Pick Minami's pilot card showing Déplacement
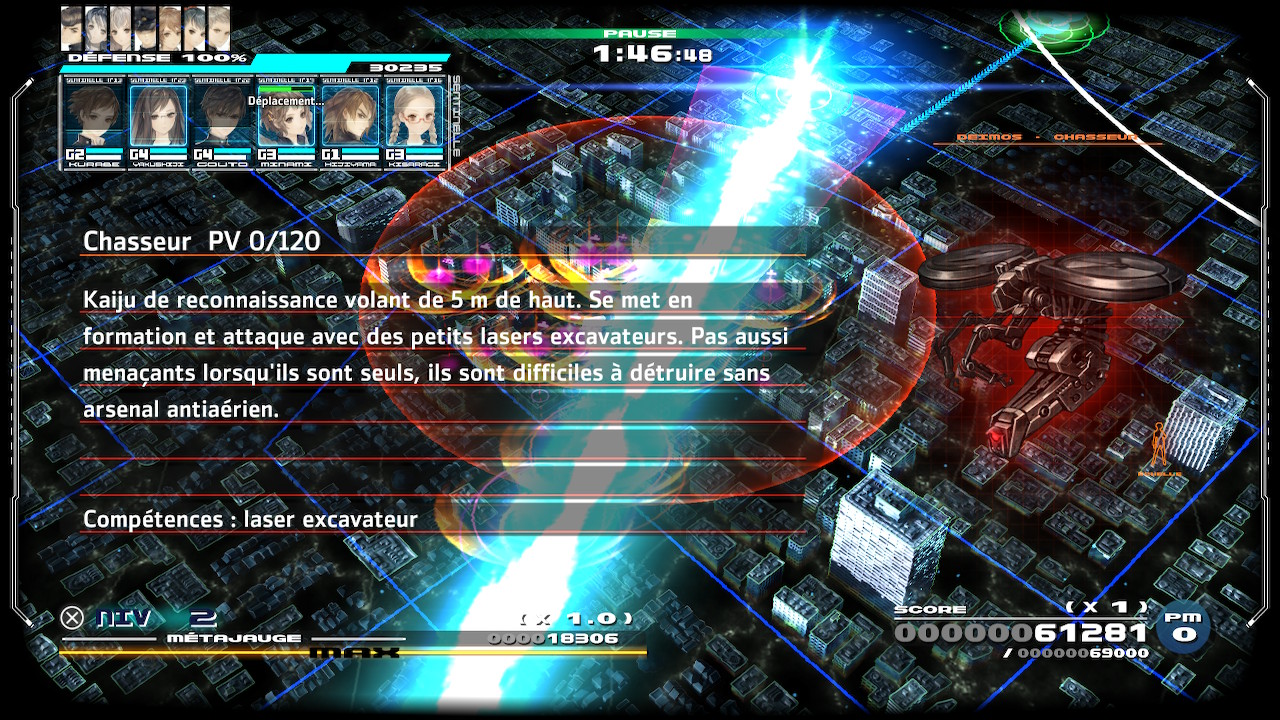 pyautogui.click(x=286, y=122)
